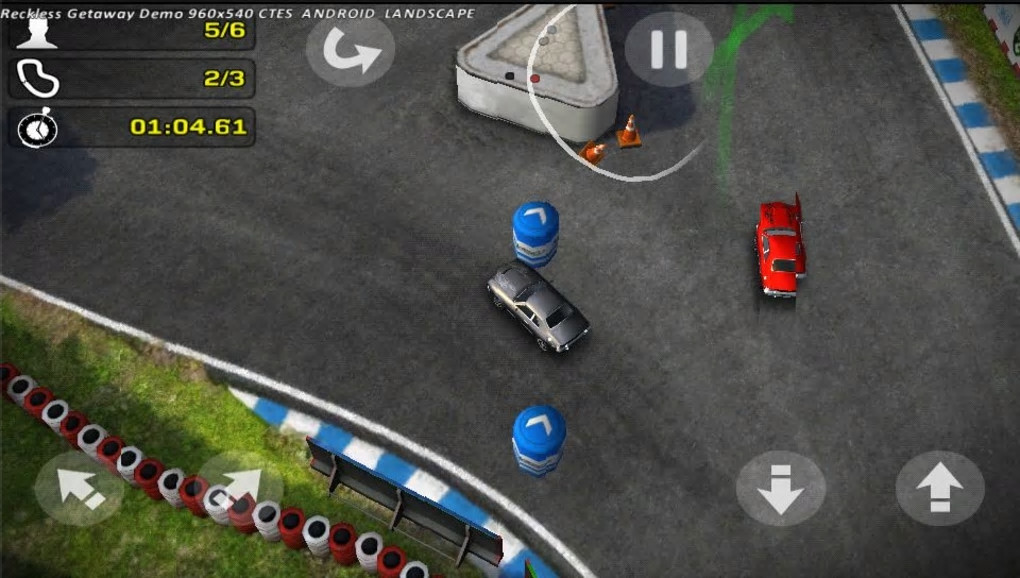Steer right with the right arrow
Image resolution: width=1020 pixels, height=578 pixels.
(x=240, y=488)
